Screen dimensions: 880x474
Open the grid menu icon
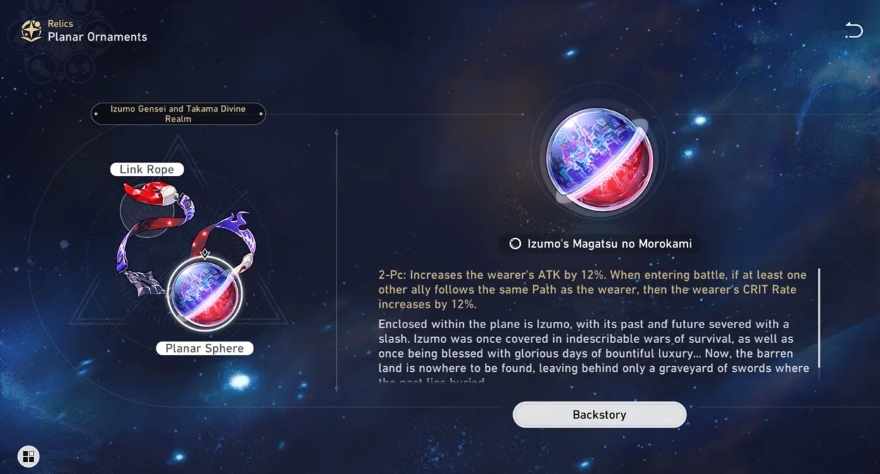pos(28,457)
